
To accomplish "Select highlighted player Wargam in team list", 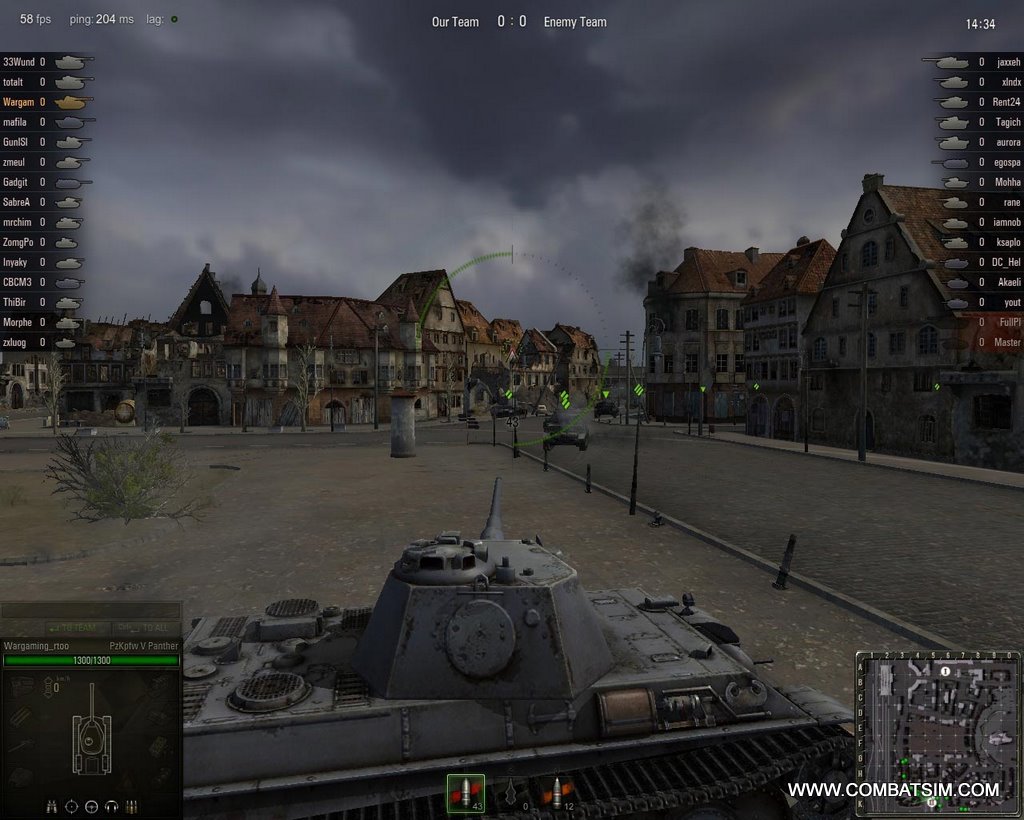I will 19,102.
